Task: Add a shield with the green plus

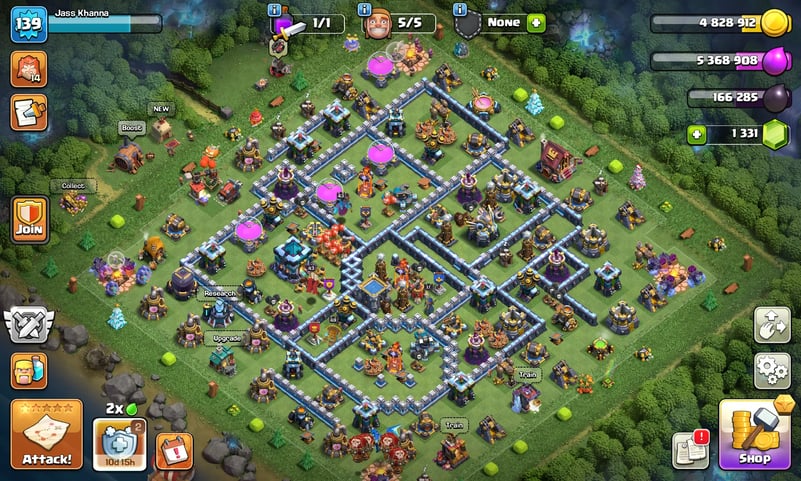Action: 536,22
